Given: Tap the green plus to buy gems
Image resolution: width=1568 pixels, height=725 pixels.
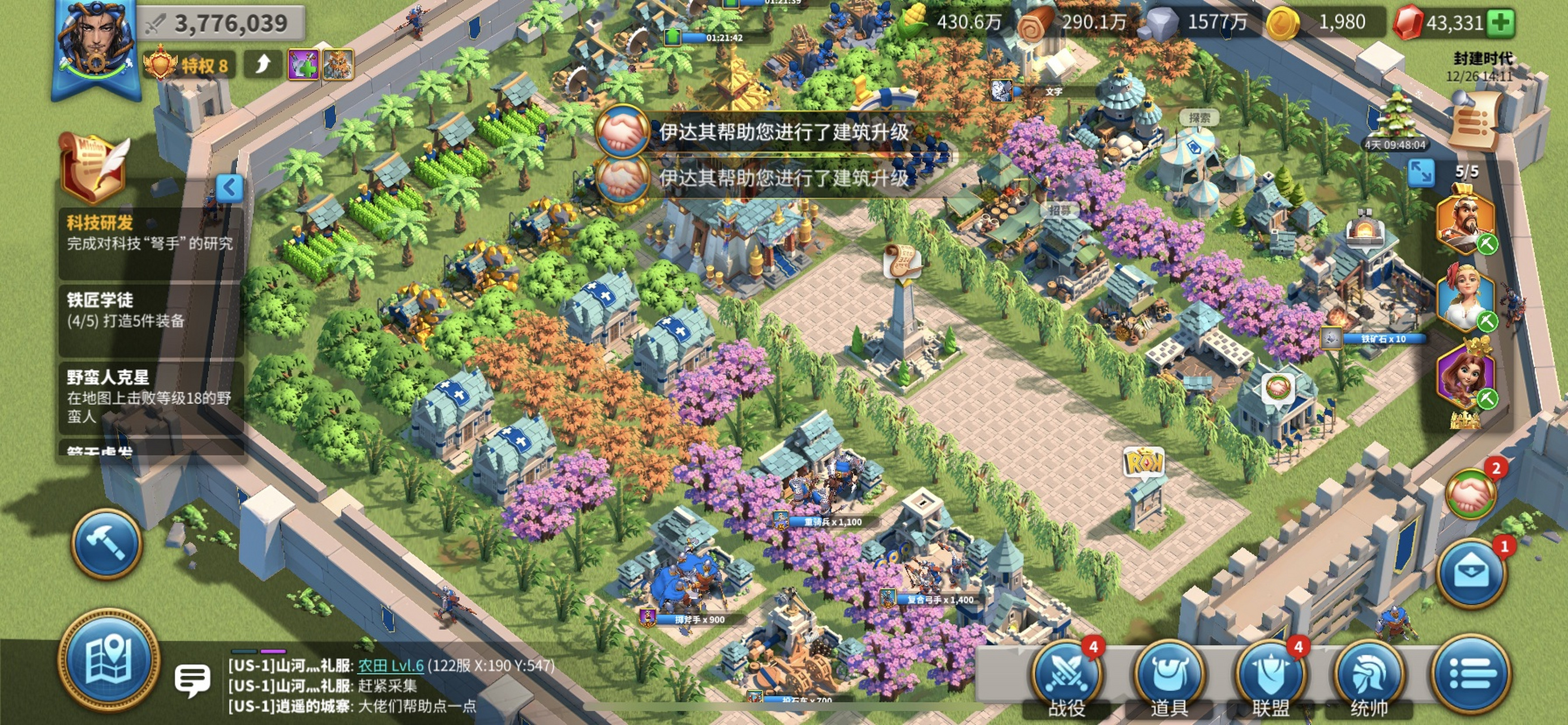Looking at the screenshot, I should click(x=1500, y=23).
